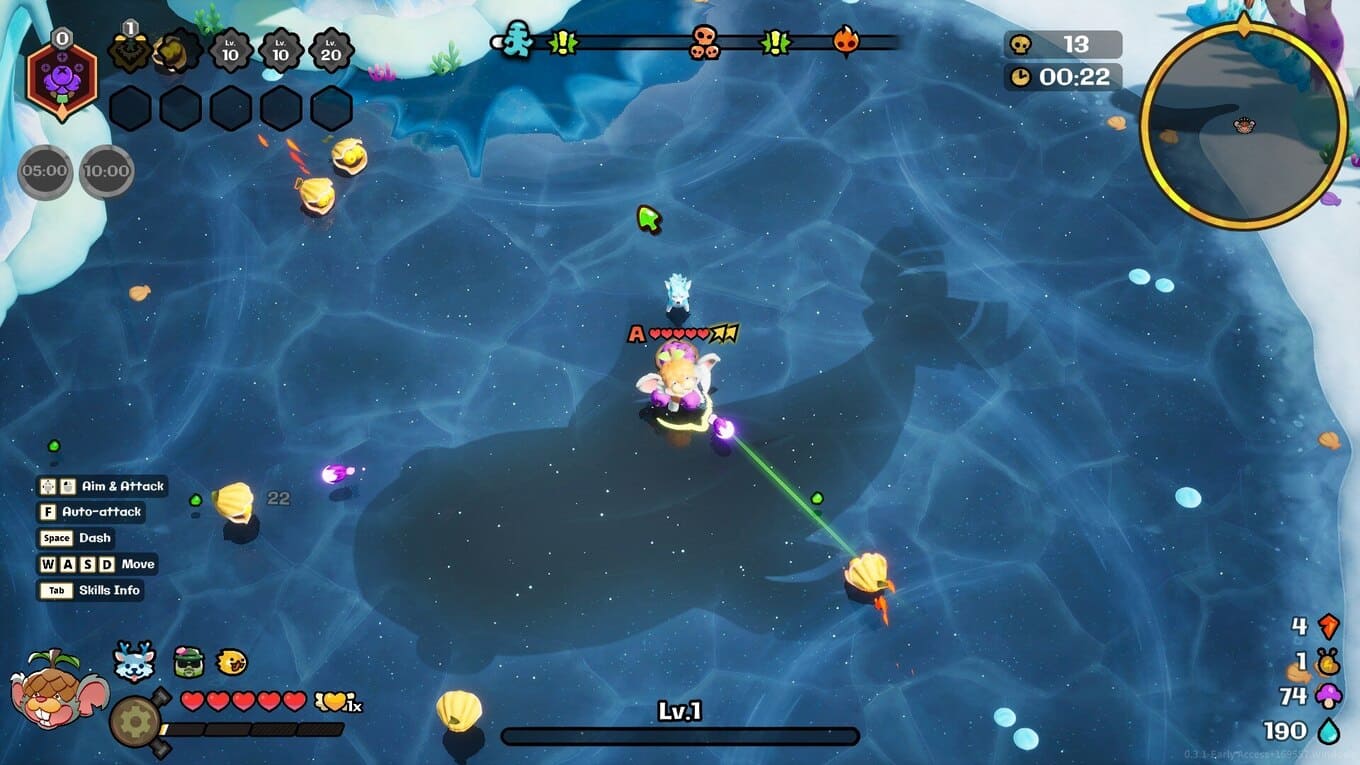Select the flaming skull boss marker
1360x765 pixels.
(846, 41)
